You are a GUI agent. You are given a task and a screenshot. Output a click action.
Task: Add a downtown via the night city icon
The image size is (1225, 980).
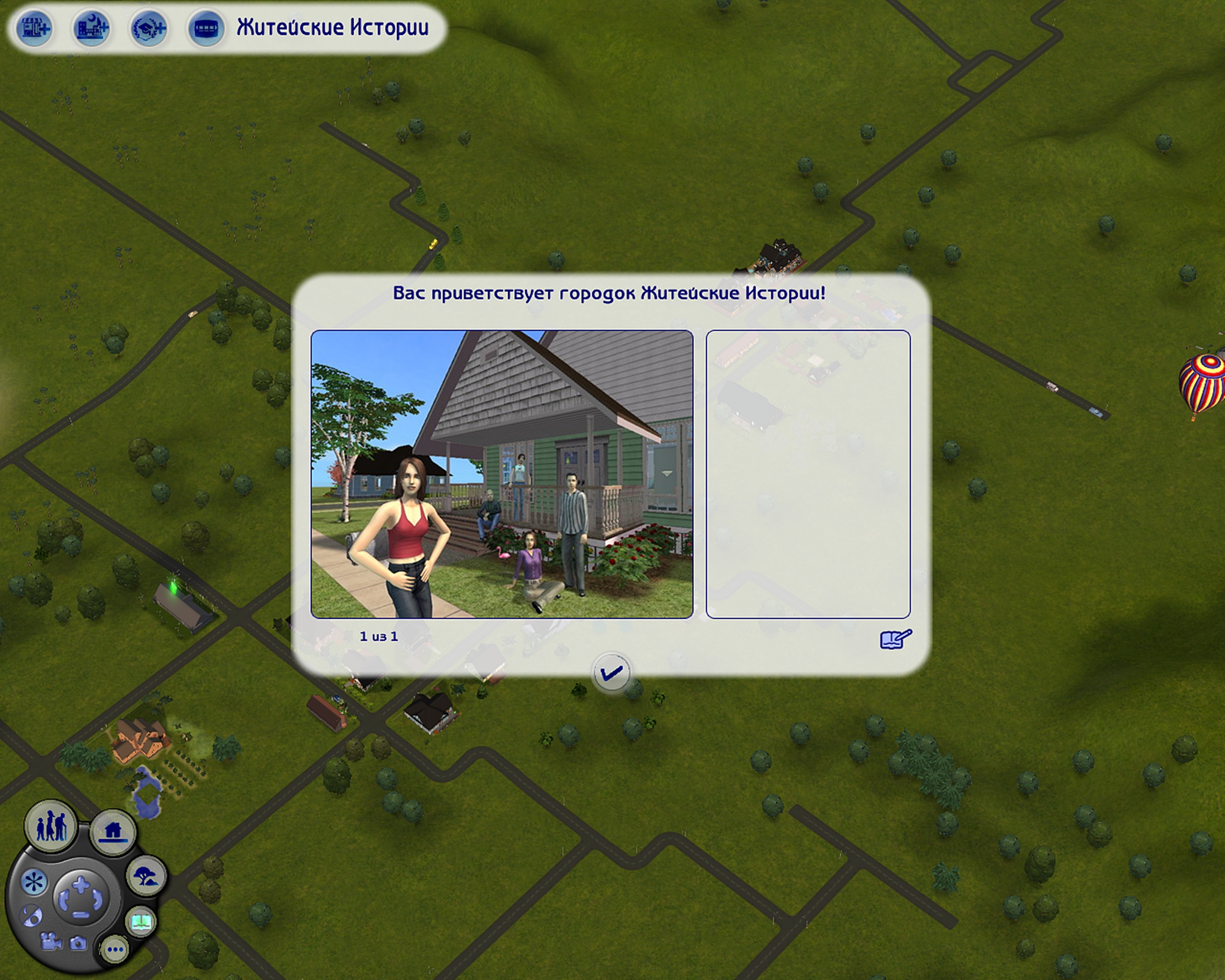point(91,28)
